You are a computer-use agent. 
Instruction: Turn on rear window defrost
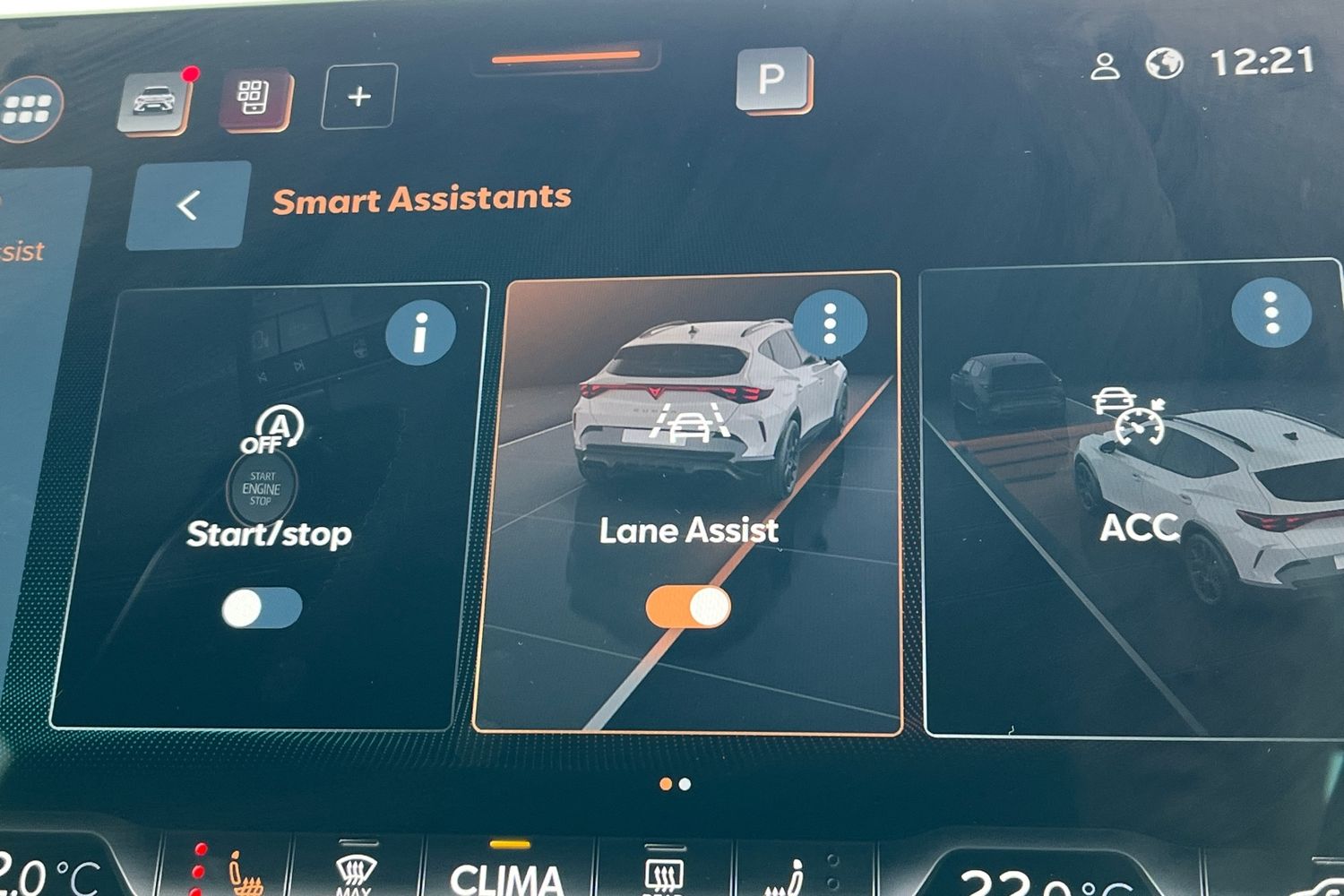pyautogui.click(x=664, y=875)
